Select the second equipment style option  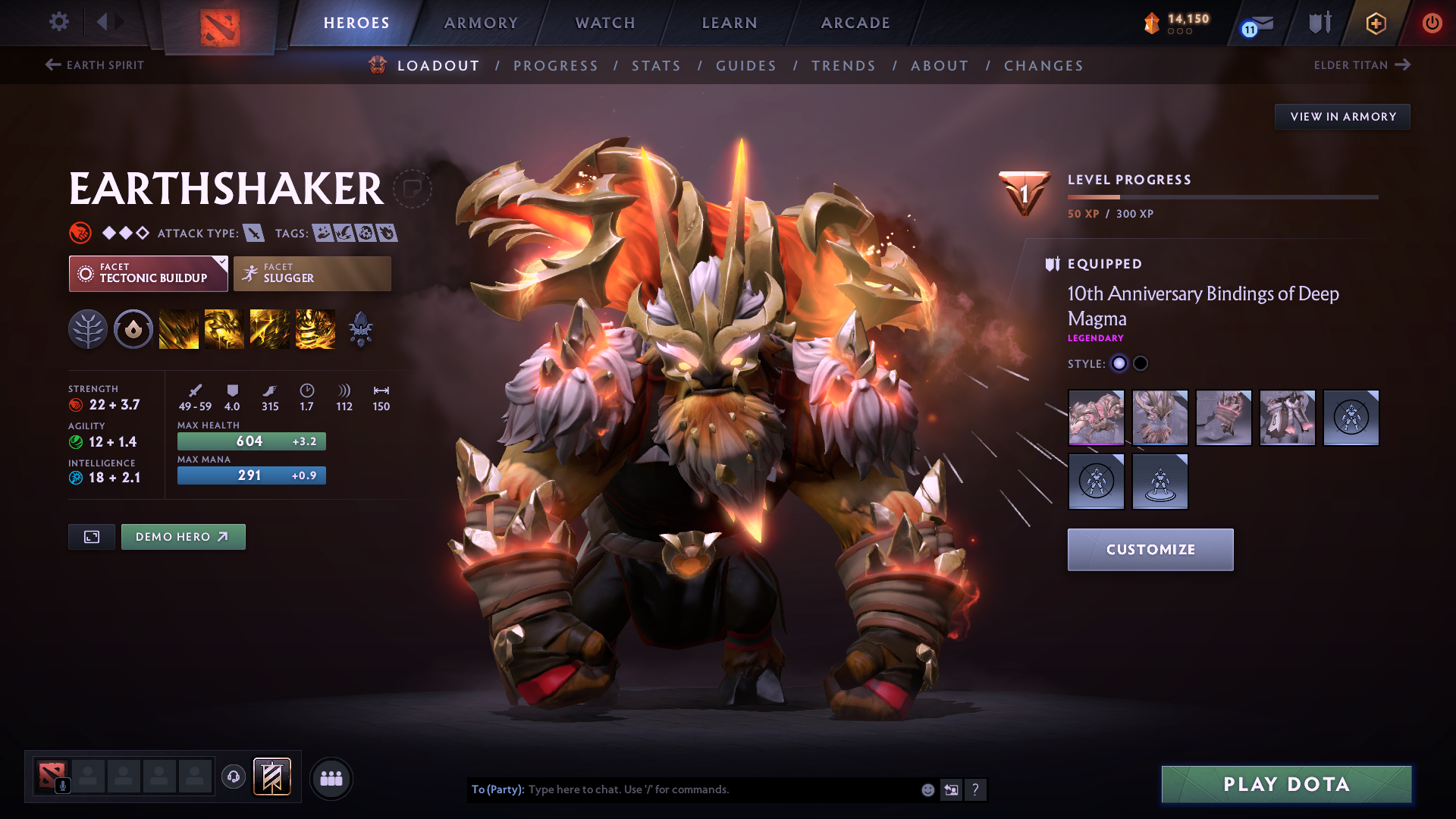[x=1141, y=364]
